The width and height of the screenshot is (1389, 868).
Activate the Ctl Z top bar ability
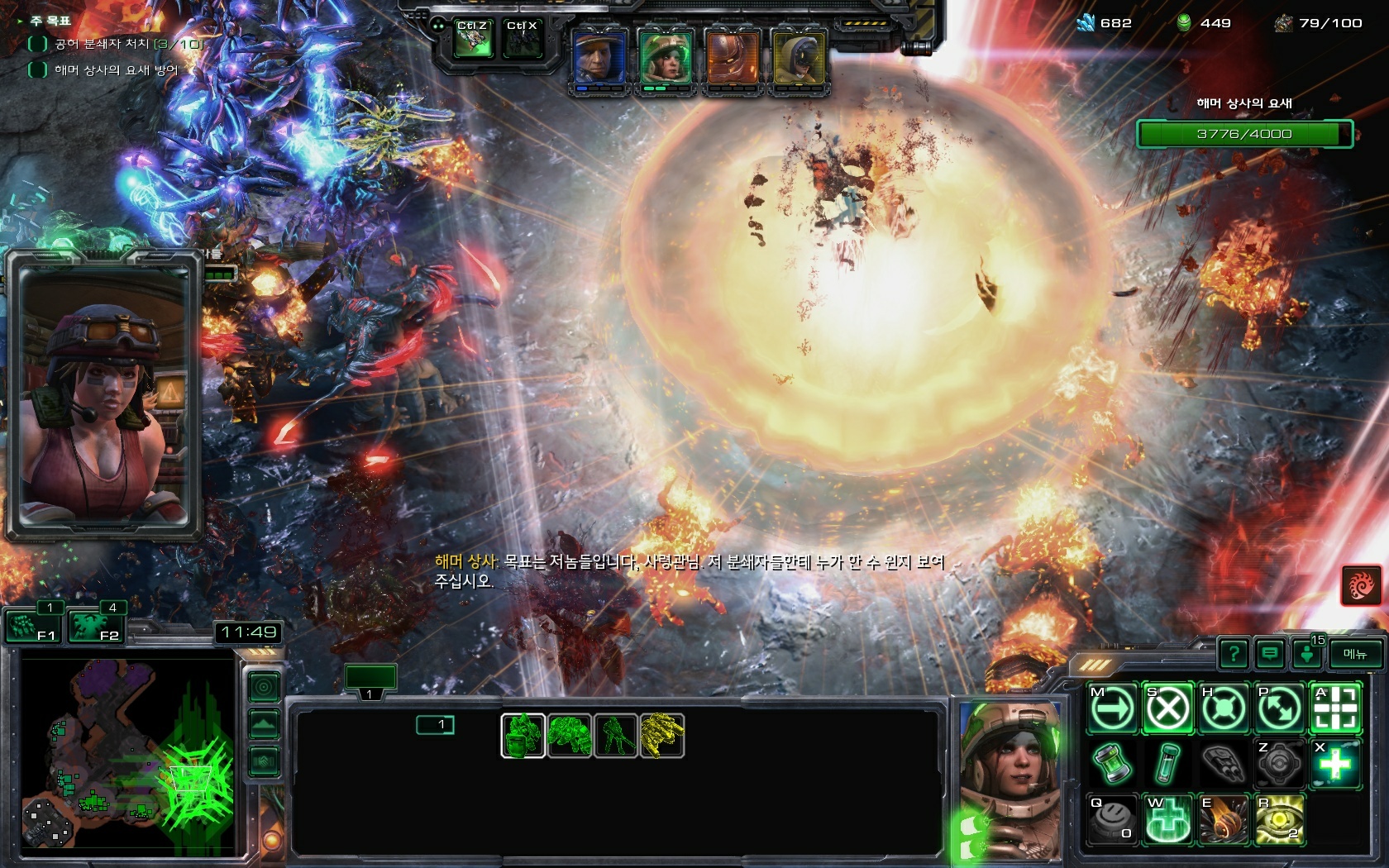(x=473, y=40)
